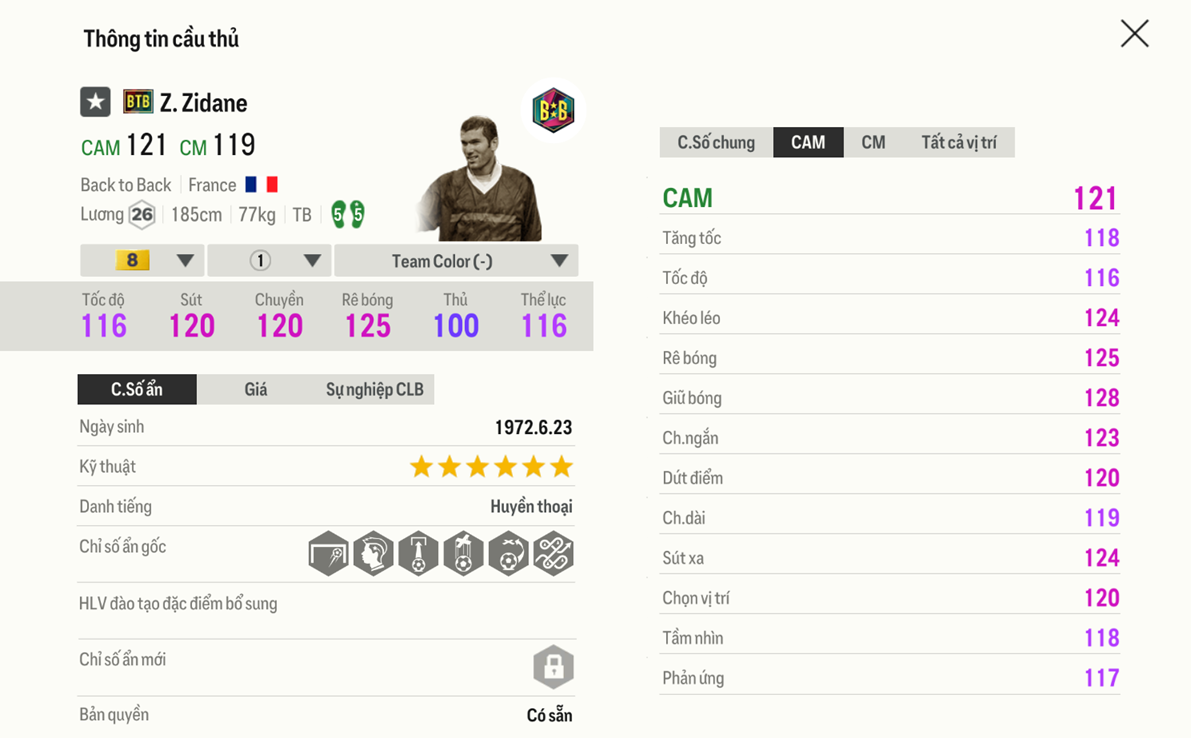Close the player info panel
Screen dimensions: 1191x738
click(1134, 34)
